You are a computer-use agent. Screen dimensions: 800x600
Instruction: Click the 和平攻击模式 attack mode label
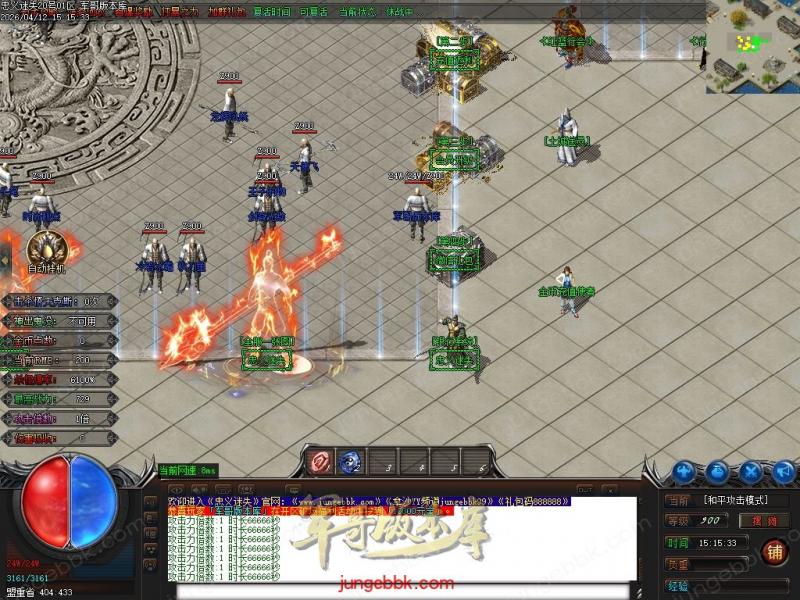pos(737,499)
